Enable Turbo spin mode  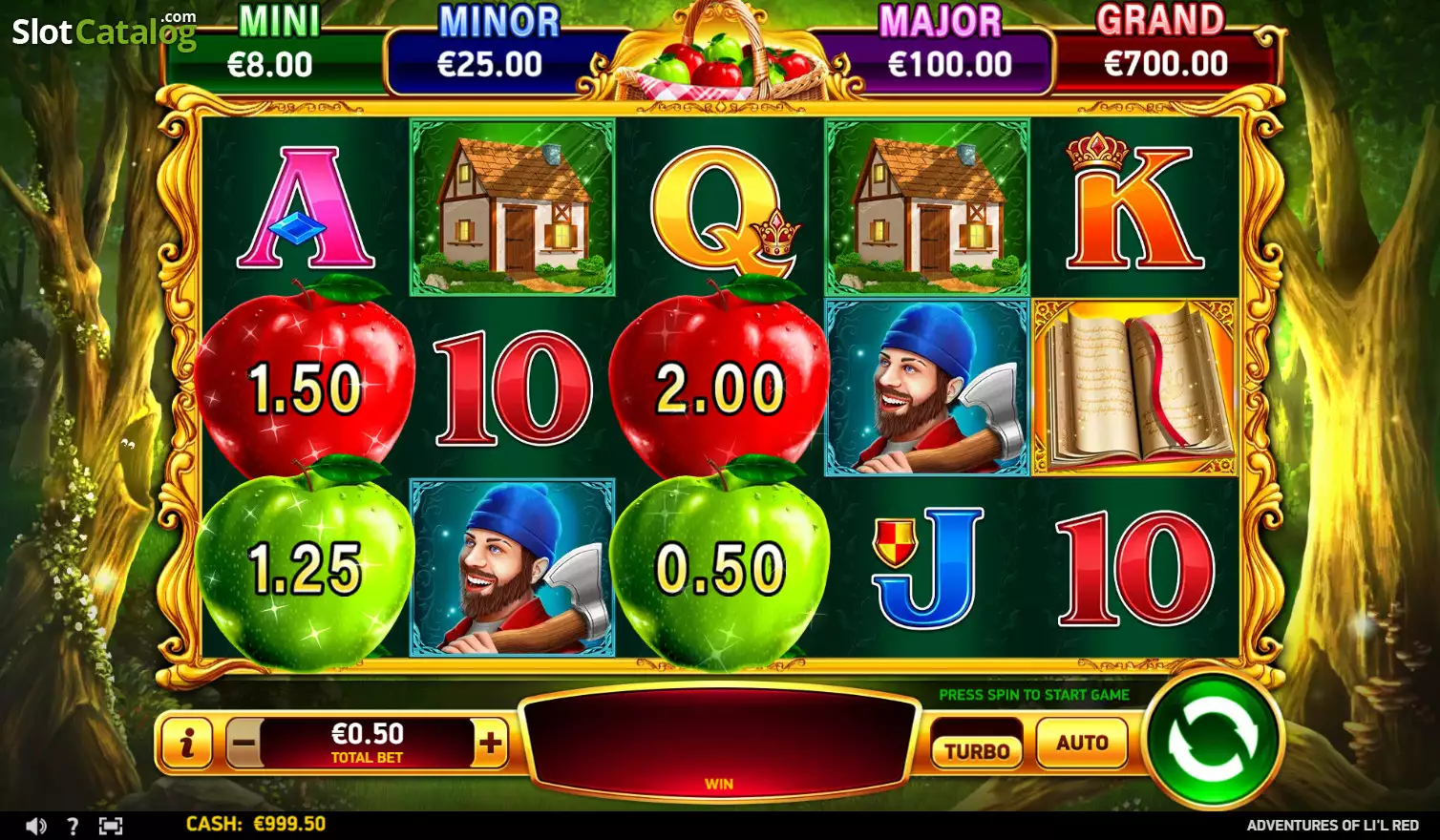[x=977, y=750]
